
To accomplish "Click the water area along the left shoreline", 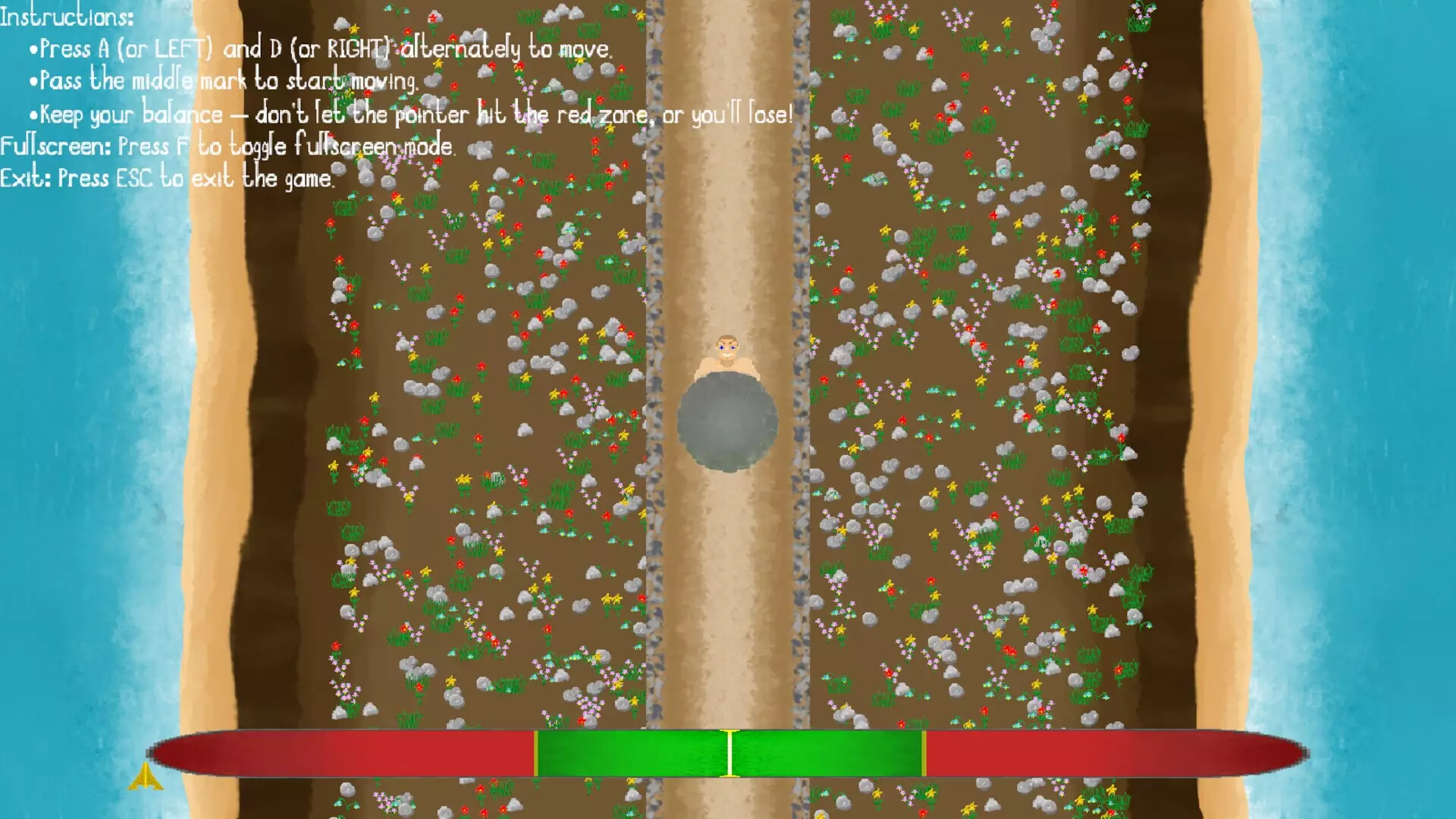I will coord(76,455).
